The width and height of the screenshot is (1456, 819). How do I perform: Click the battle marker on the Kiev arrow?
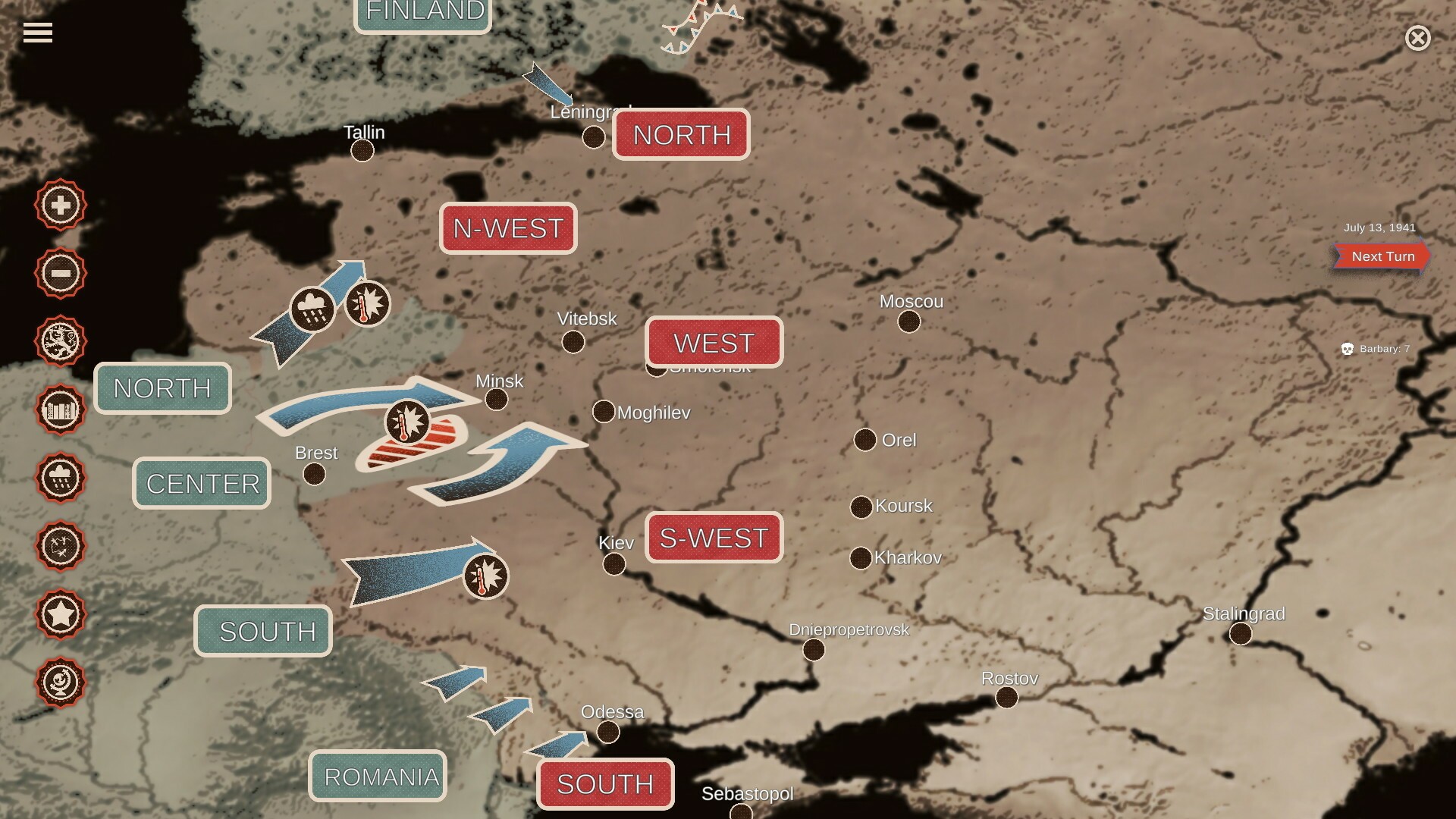pyautogui.click(x=485, y=576)
